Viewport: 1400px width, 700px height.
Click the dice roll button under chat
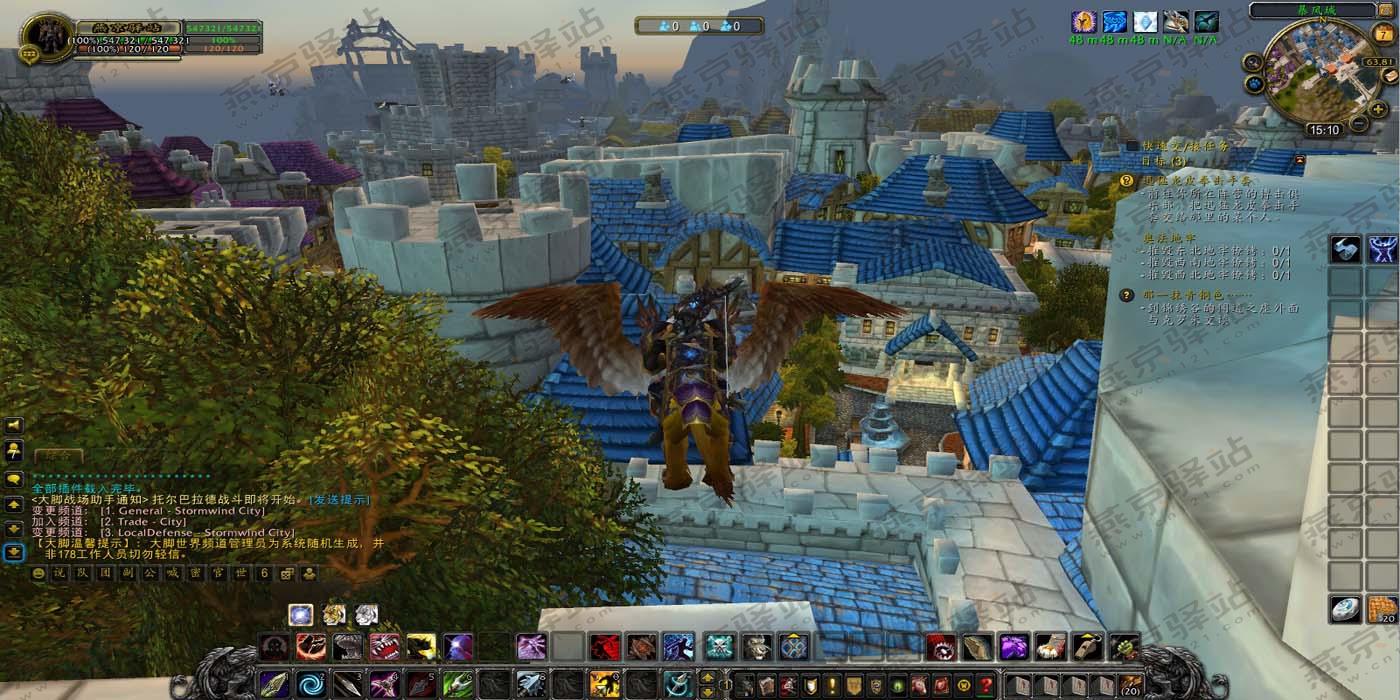287,574
